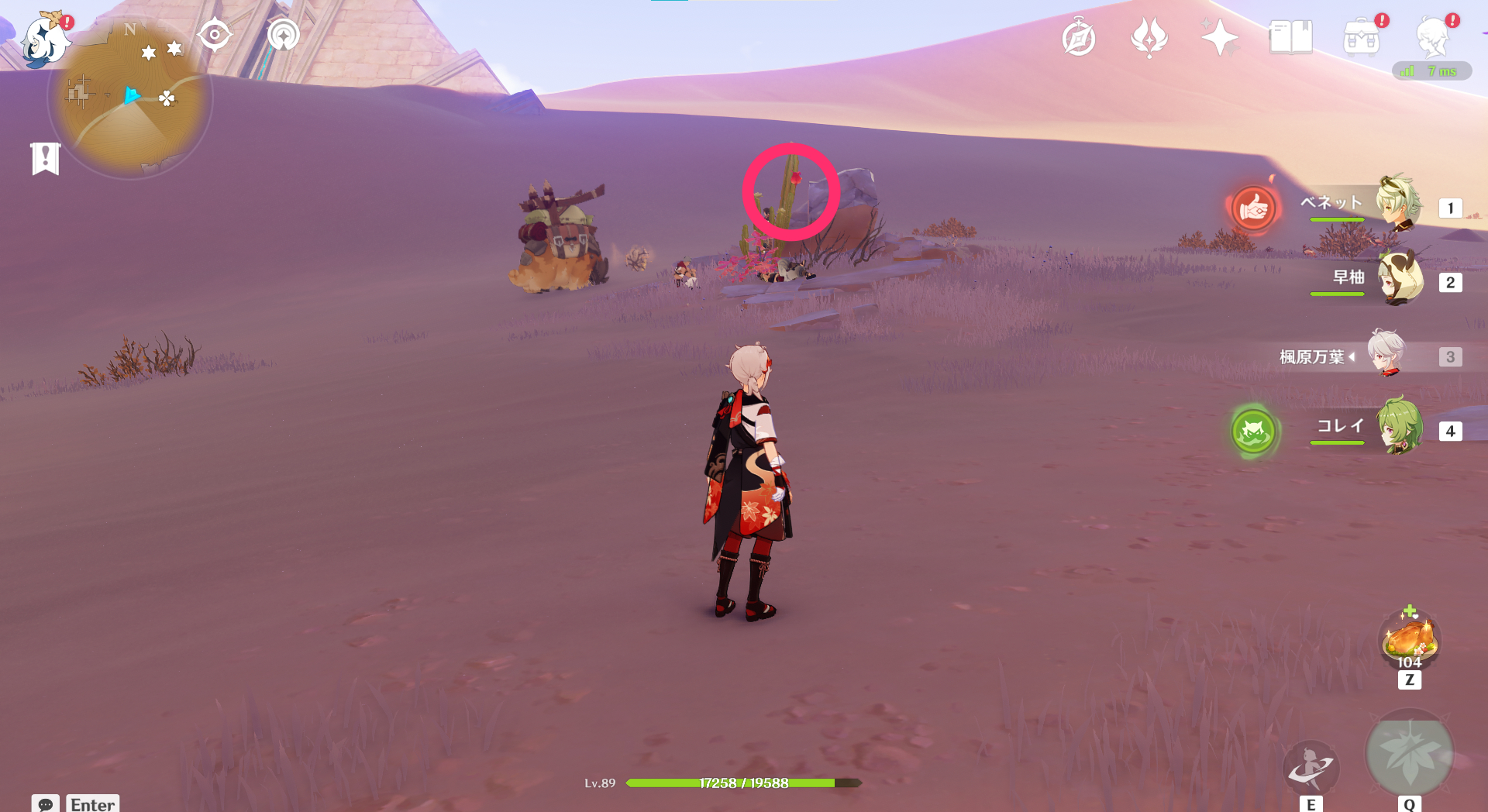Screen dimensions: 1488x812
Task: Click Bennett's red burst-ready indicator
Action: [1255, 210]
